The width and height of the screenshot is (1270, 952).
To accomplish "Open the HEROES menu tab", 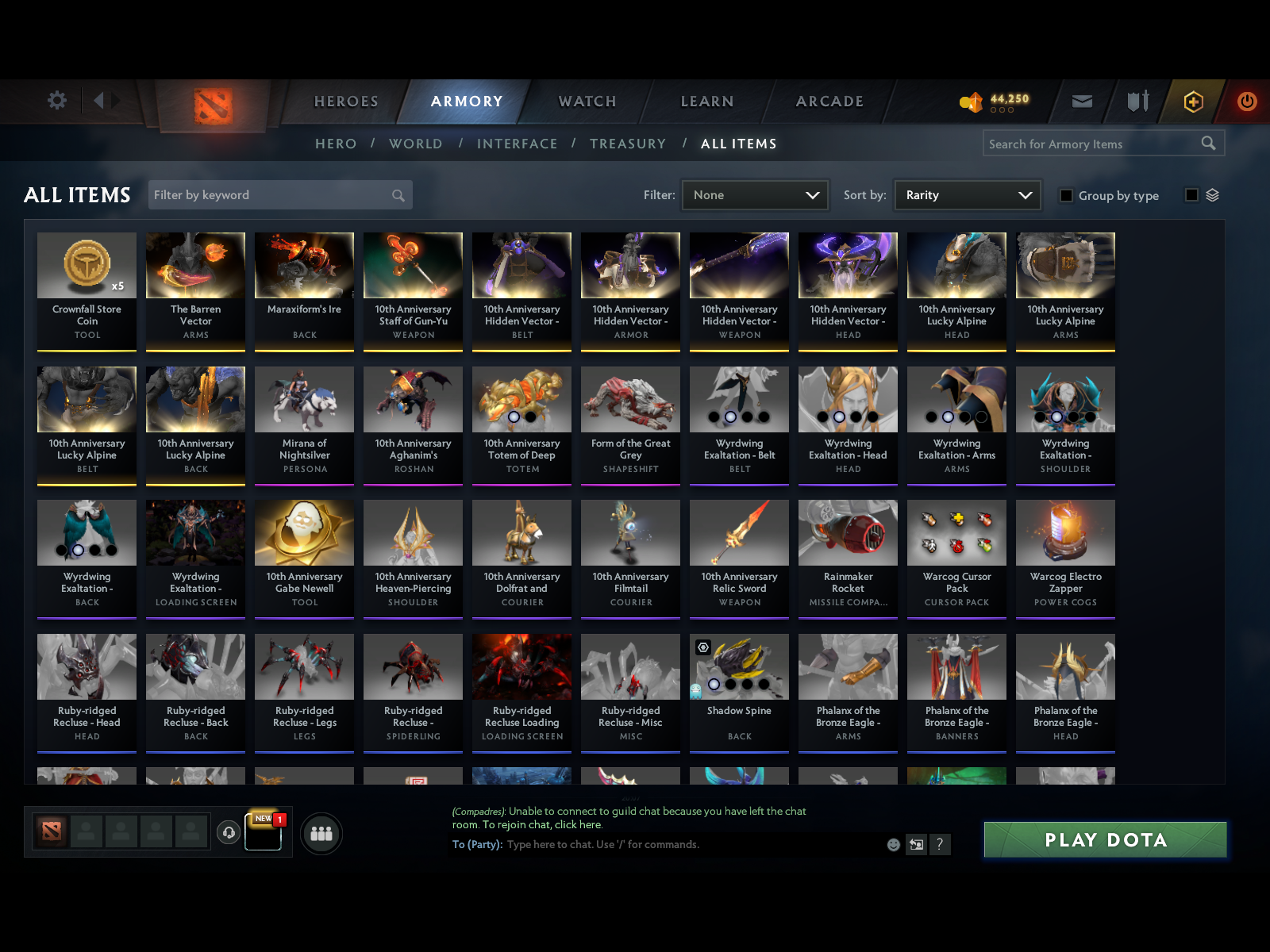I will coord(345,102).
